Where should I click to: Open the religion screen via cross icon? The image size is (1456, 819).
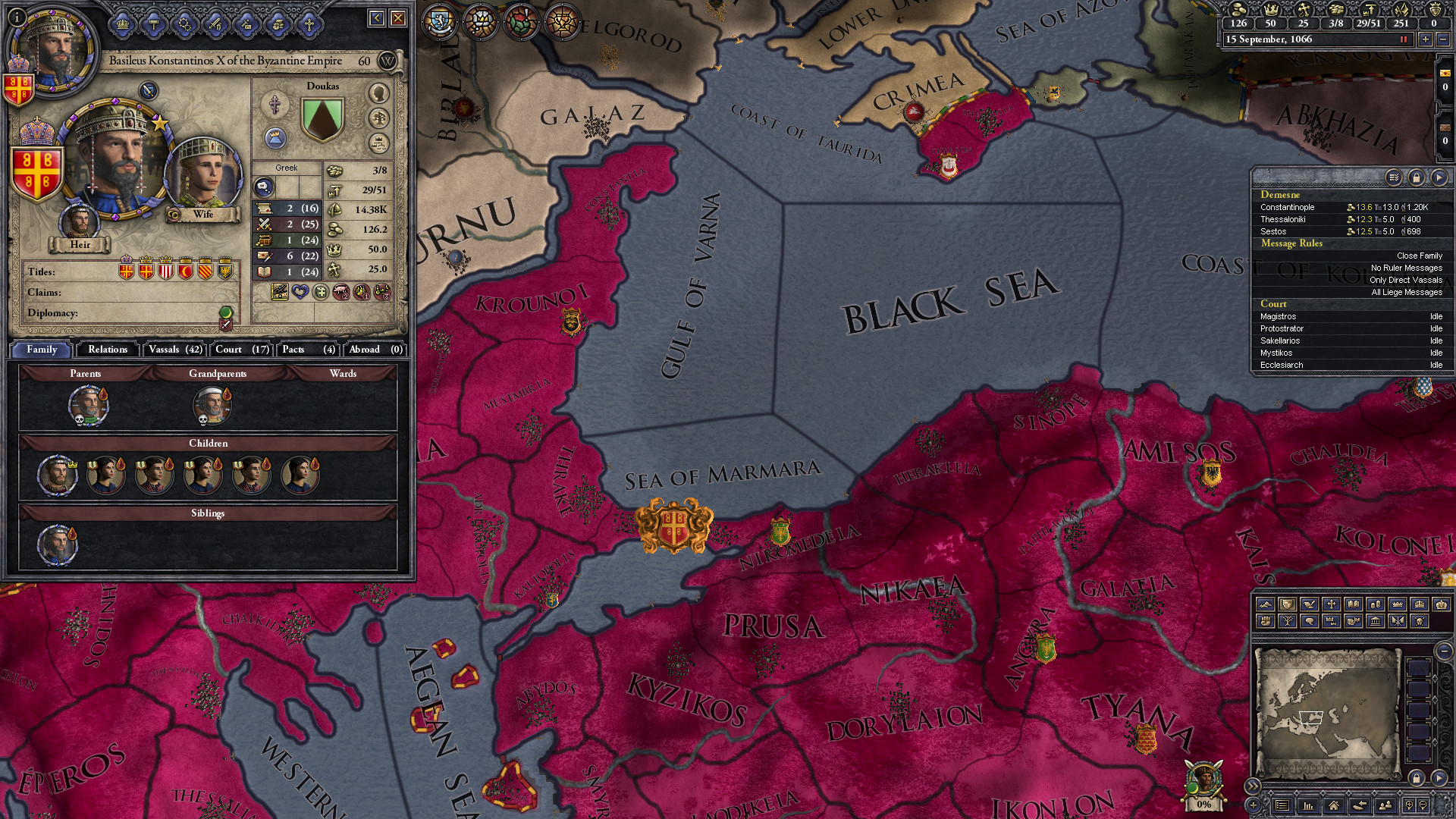click(309, 23)
